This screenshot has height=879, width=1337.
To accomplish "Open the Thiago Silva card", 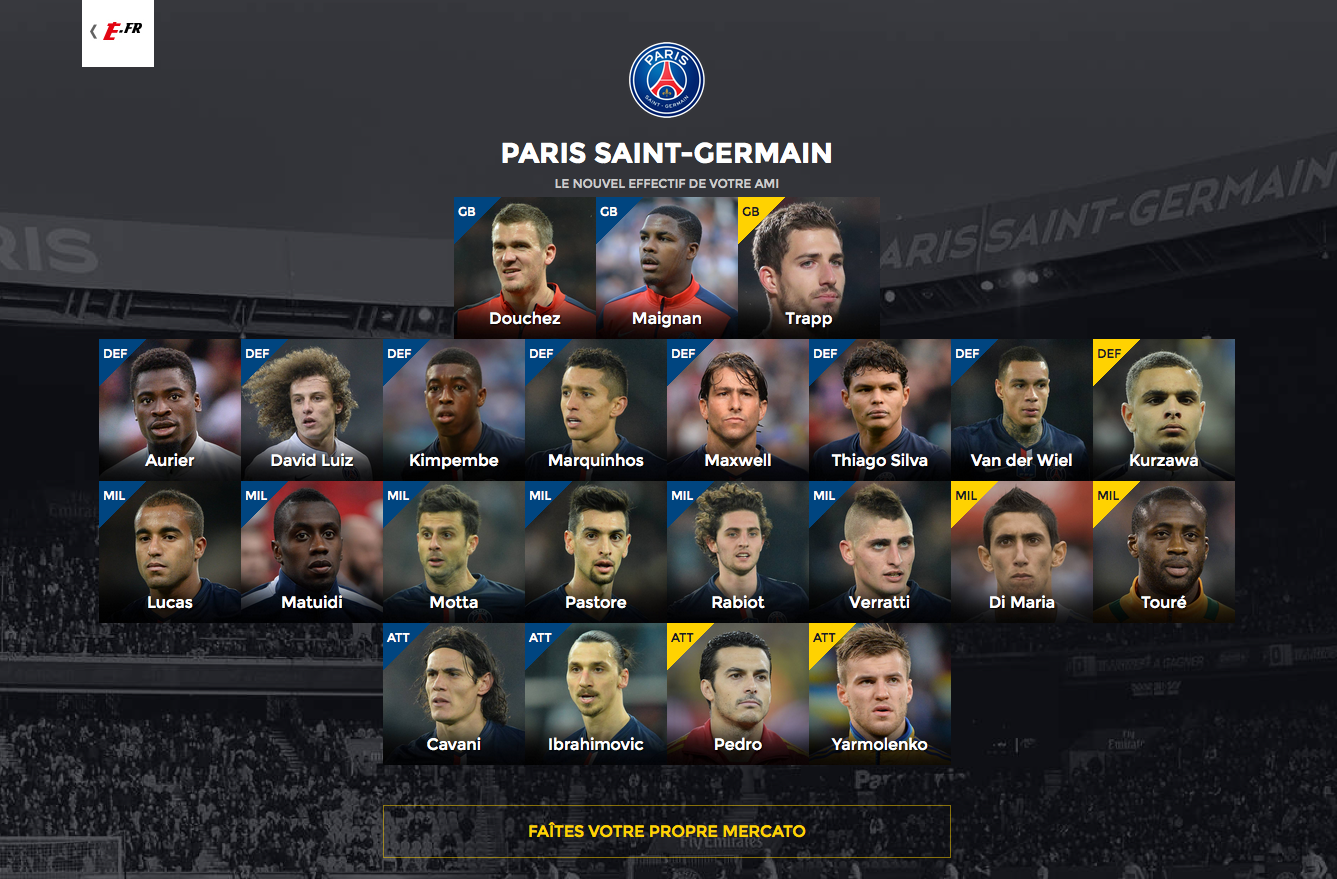I will [880, 409].
